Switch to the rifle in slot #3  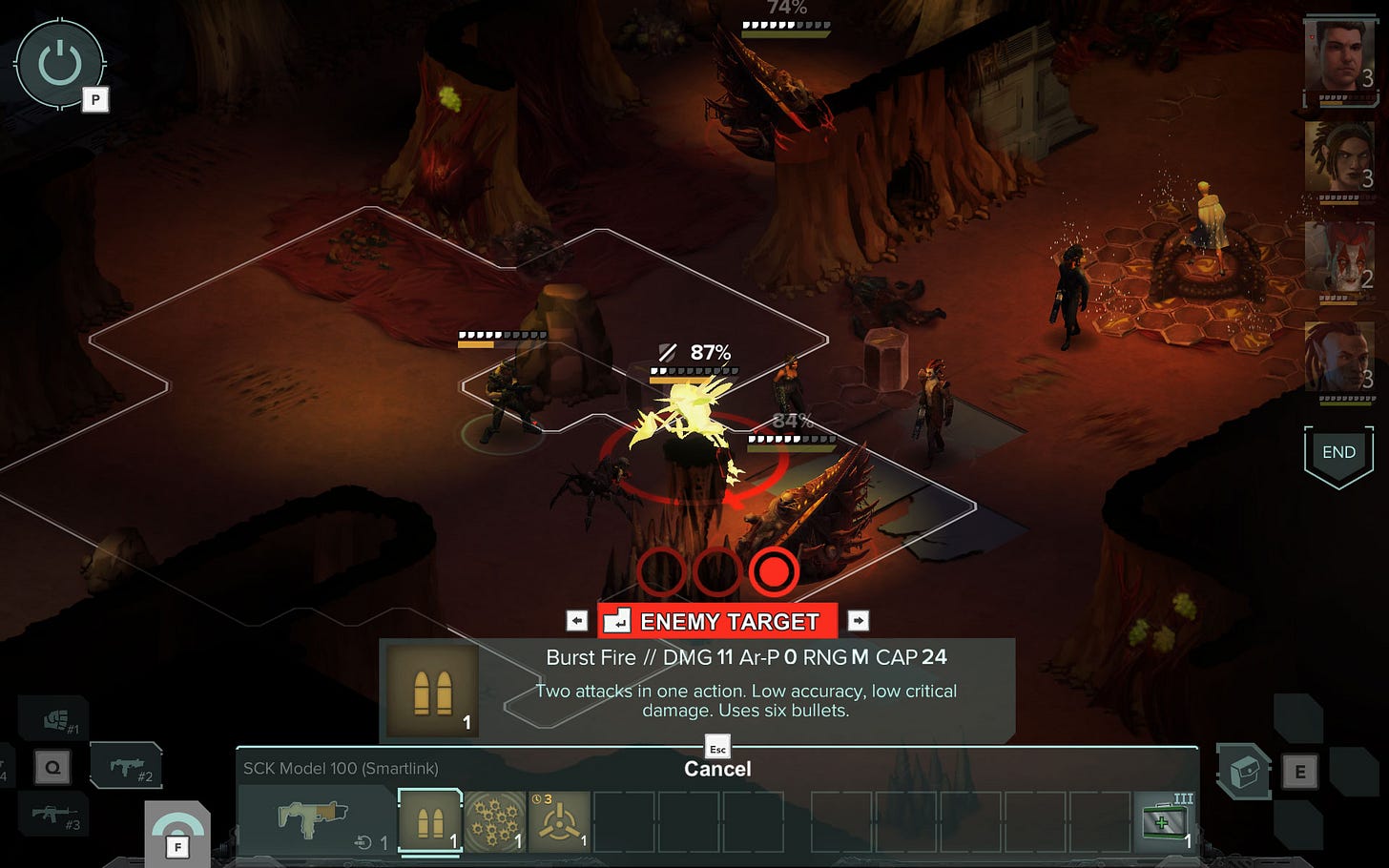(53, 816)
